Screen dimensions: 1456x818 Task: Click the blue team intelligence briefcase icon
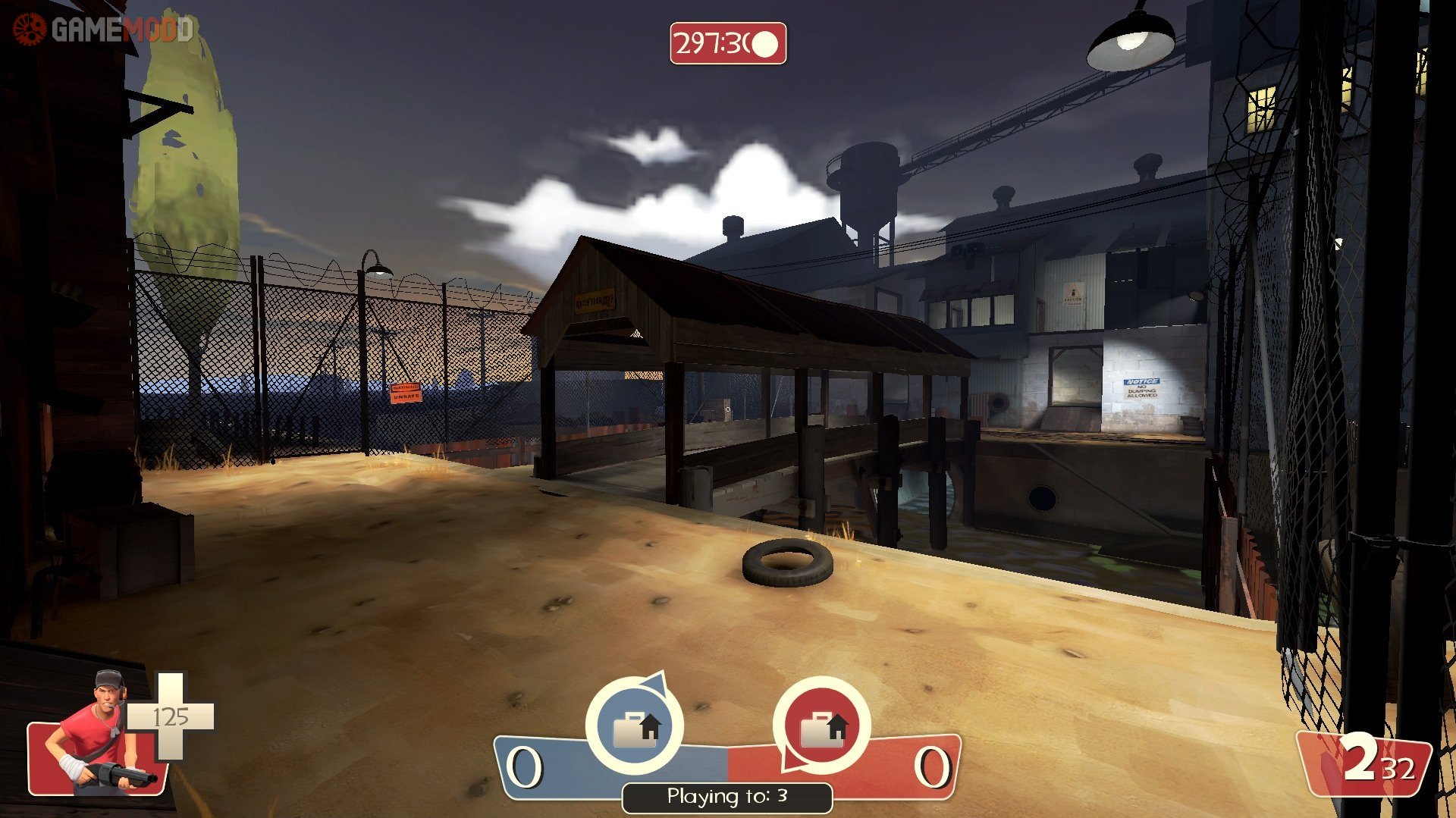[x=635, y=726]
